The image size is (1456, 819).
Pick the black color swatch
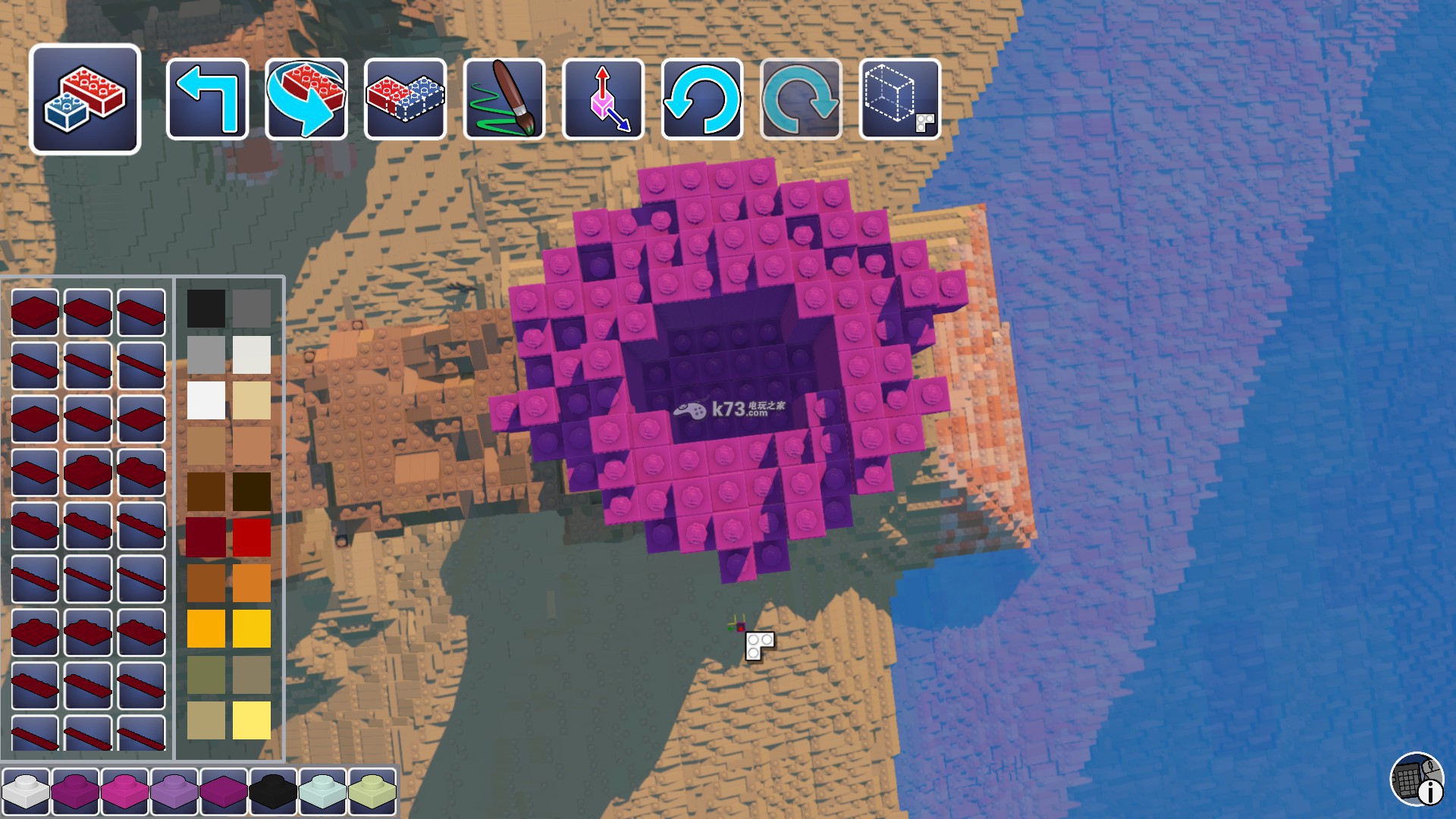(x=206, y=309)
